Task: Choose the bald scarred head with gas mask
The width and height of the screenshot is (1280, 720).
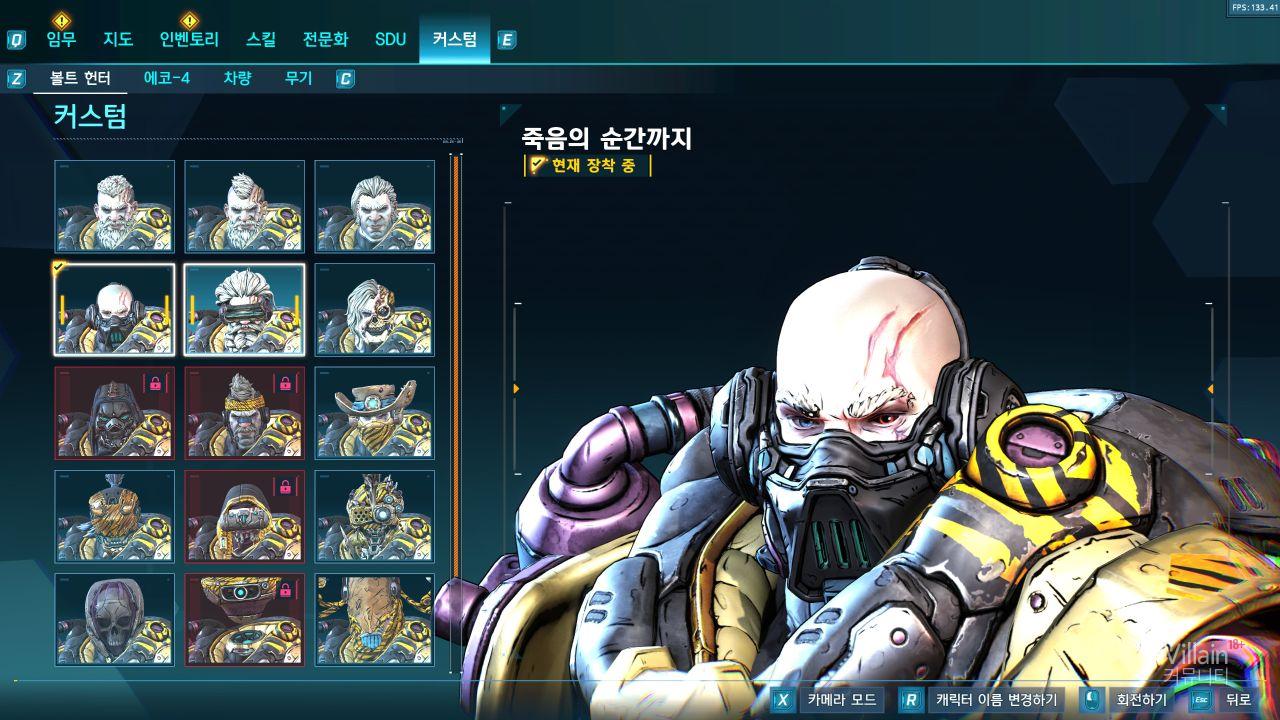Action: 114,310
